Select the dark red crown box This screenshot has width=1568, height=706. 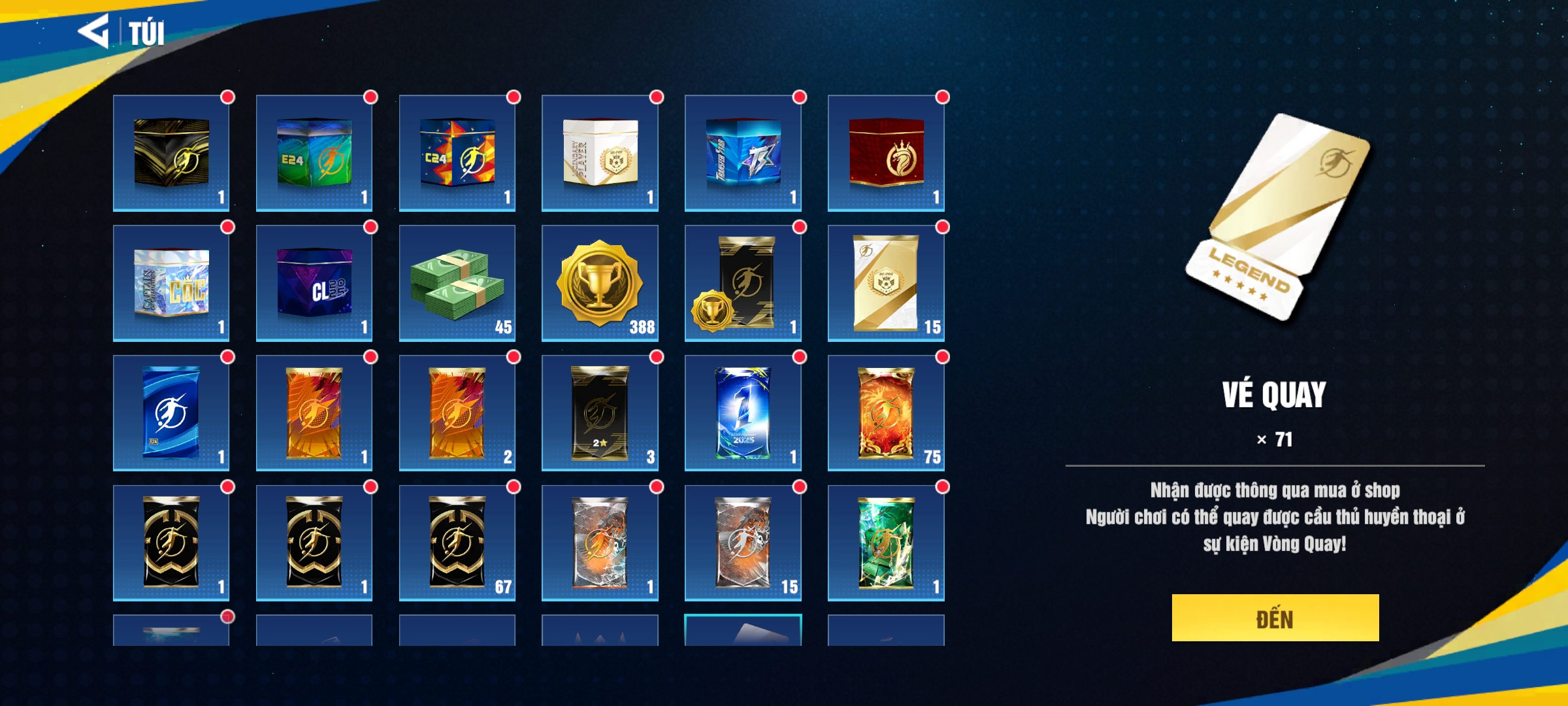click(x=886, y=153)
